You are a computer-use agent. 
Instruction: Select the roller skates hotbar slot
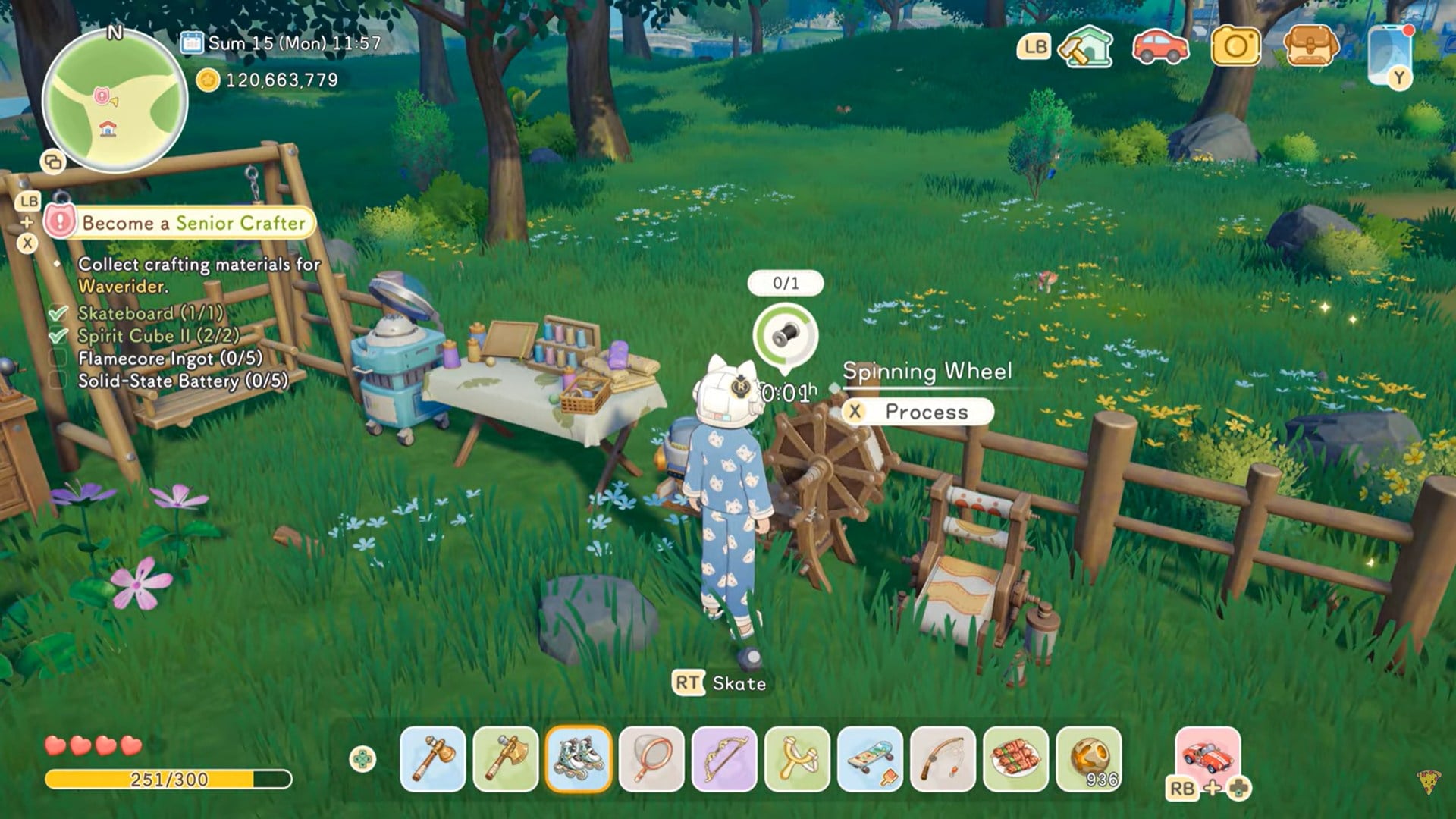tap(579, 759)
